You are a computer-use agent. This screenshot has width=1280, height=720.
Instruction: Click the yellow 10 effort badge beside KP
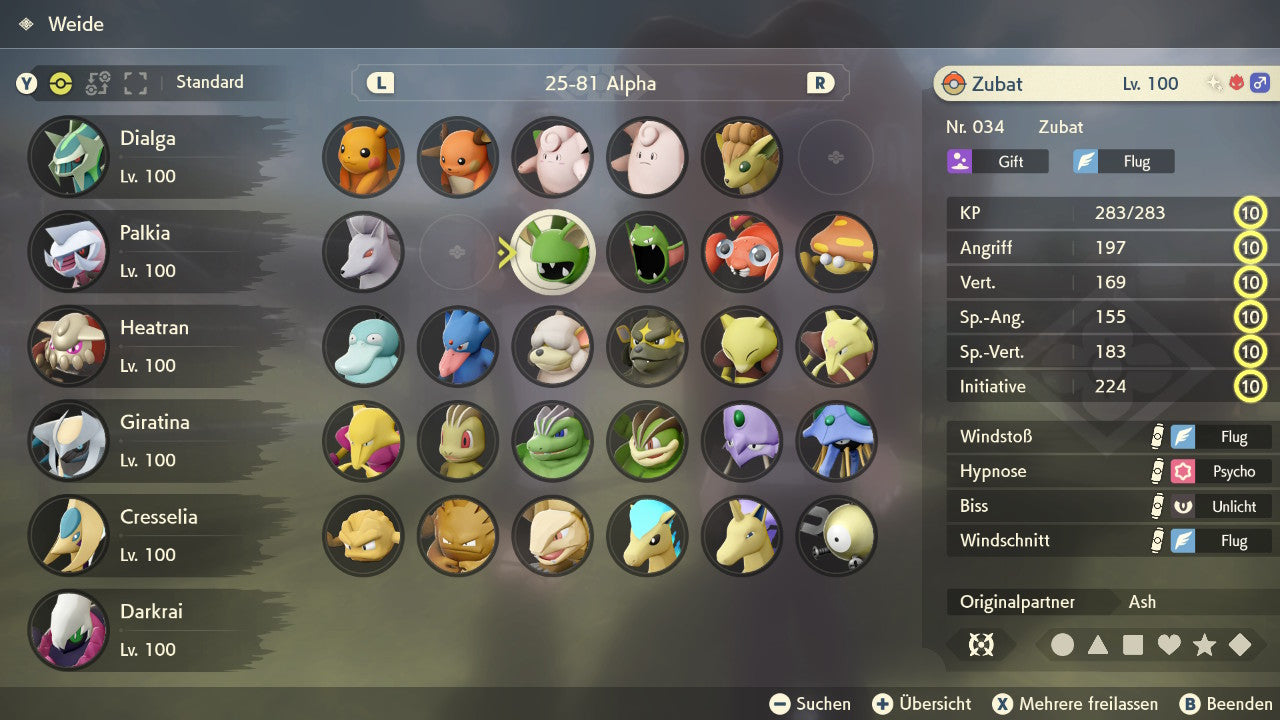[x=1251, y=213]
